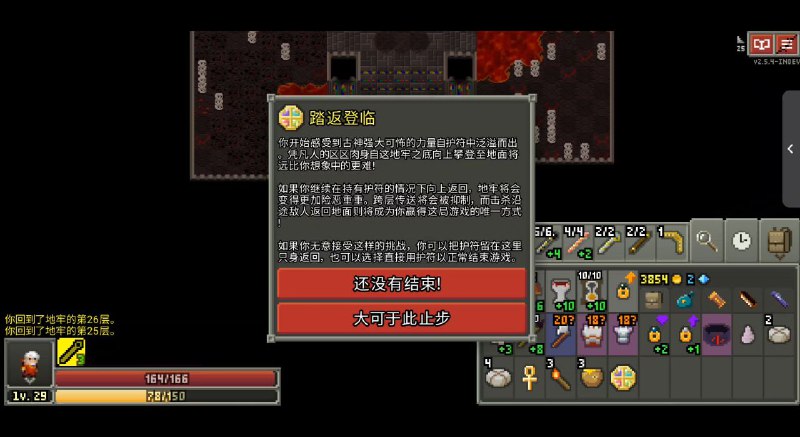Select the yellow wand buff icon

(70, 351)
